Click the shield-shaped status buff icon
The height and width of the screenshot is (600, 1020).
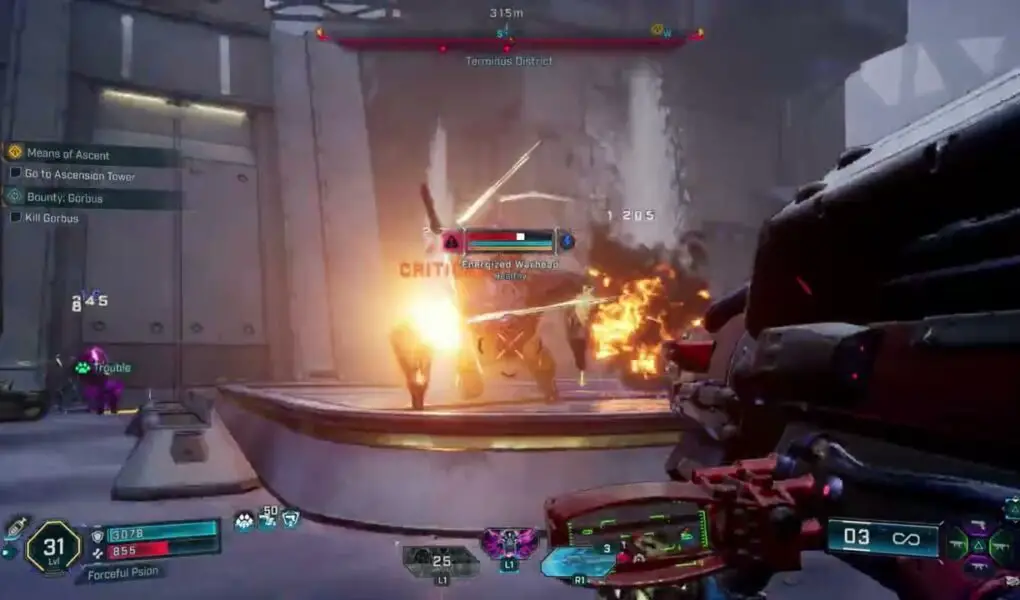point(290,518)
